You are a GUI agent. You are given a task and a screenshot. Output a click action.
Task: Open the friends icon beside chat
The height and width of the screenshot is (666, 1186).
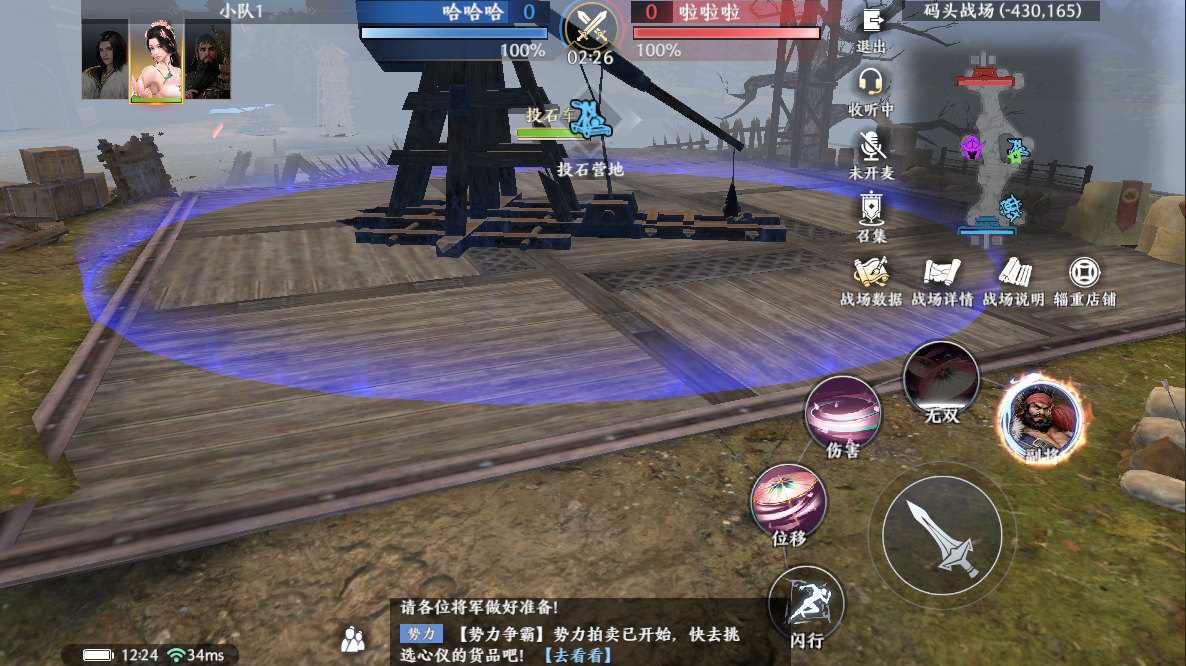pos(352,638)
